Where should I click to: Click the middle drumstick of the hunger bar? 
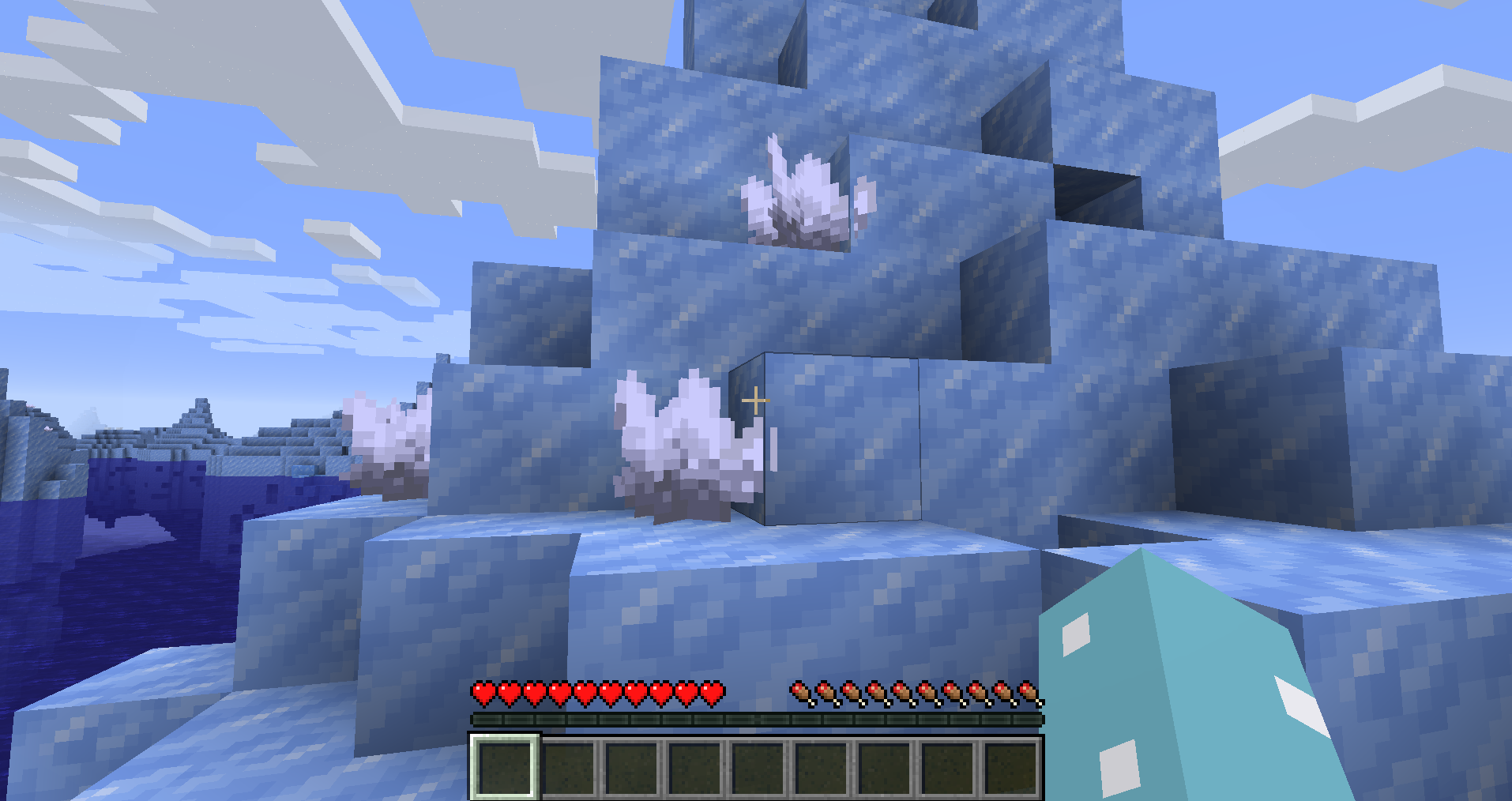pyautogui.click(x=914, y=691)
